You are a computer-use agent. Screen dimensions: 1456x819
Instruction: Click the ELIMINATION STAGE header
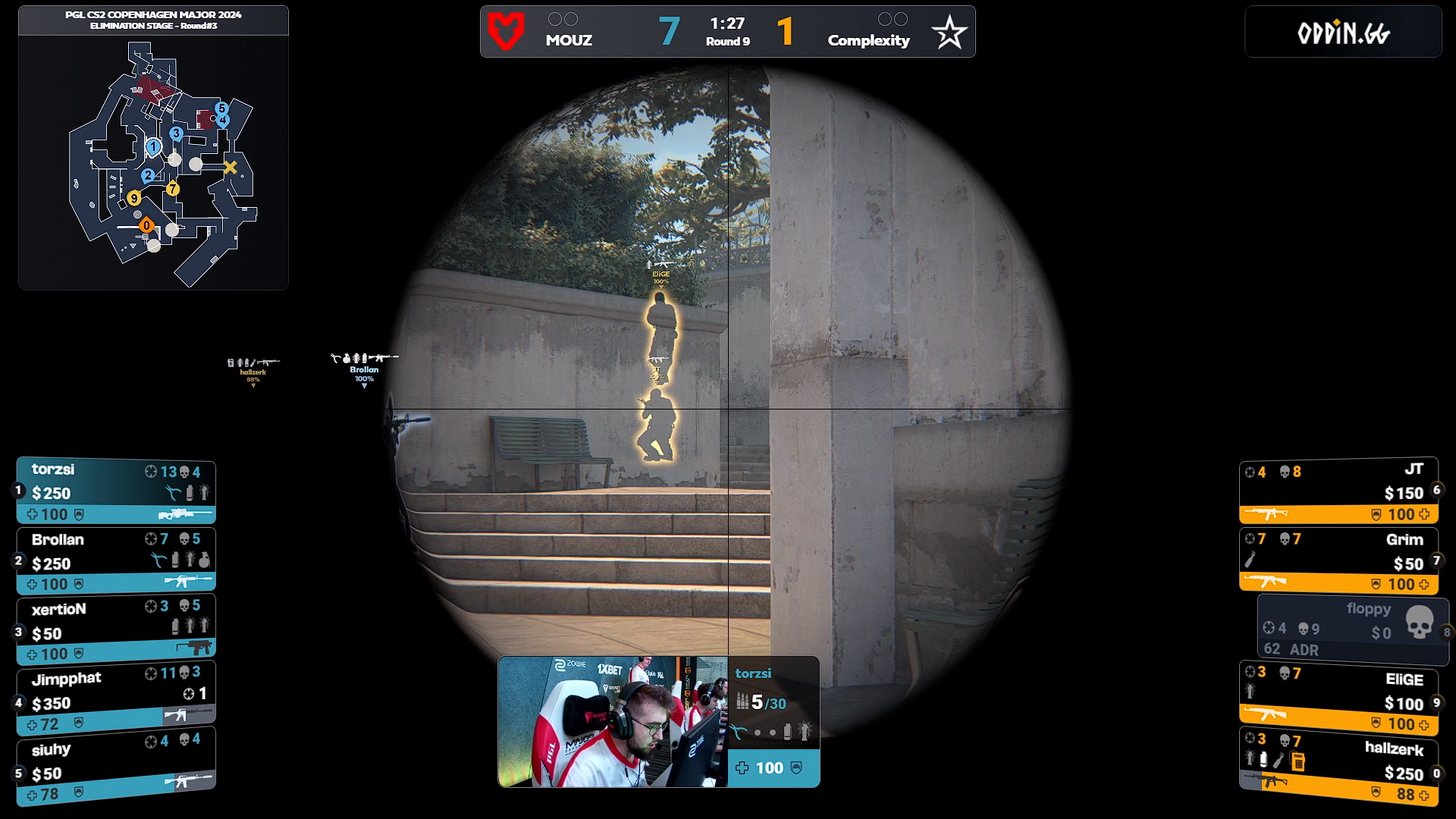pos(153,24)
